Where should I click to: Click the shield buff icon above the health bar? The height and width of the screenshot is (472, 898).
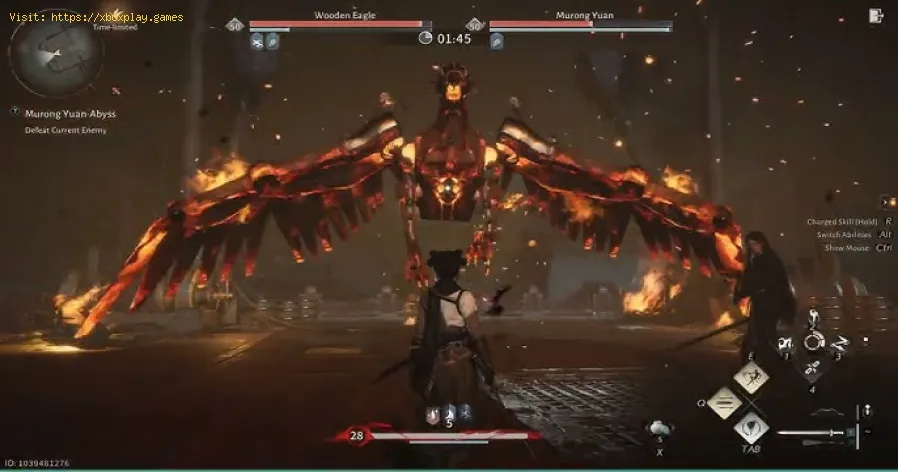pos(433,413)
